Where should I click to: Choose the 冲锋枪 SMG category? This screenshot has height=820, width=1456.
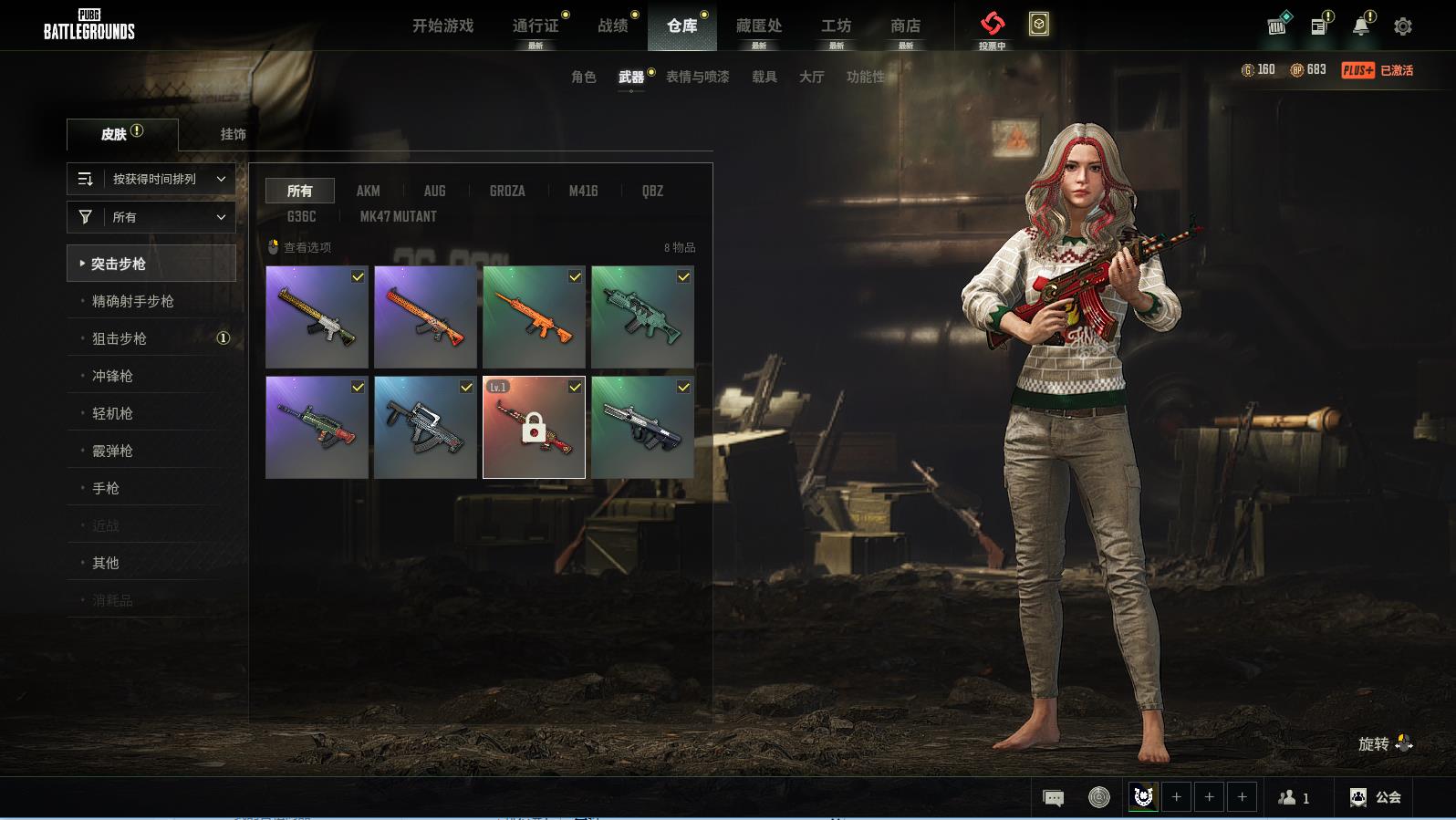[x=112, y=376]
